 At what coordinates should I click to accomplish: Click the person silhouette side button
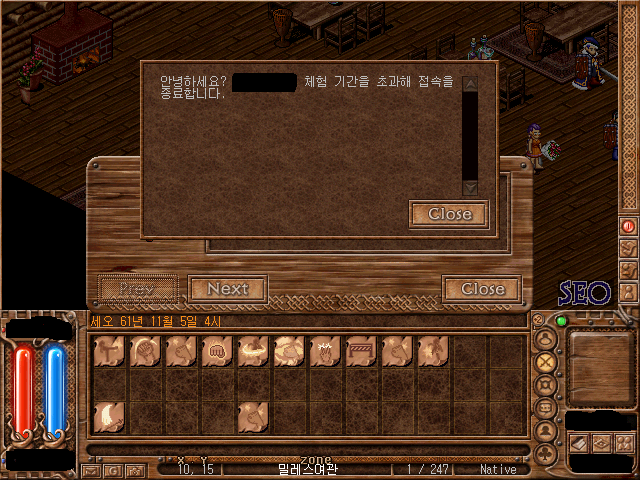click(629, 292)
